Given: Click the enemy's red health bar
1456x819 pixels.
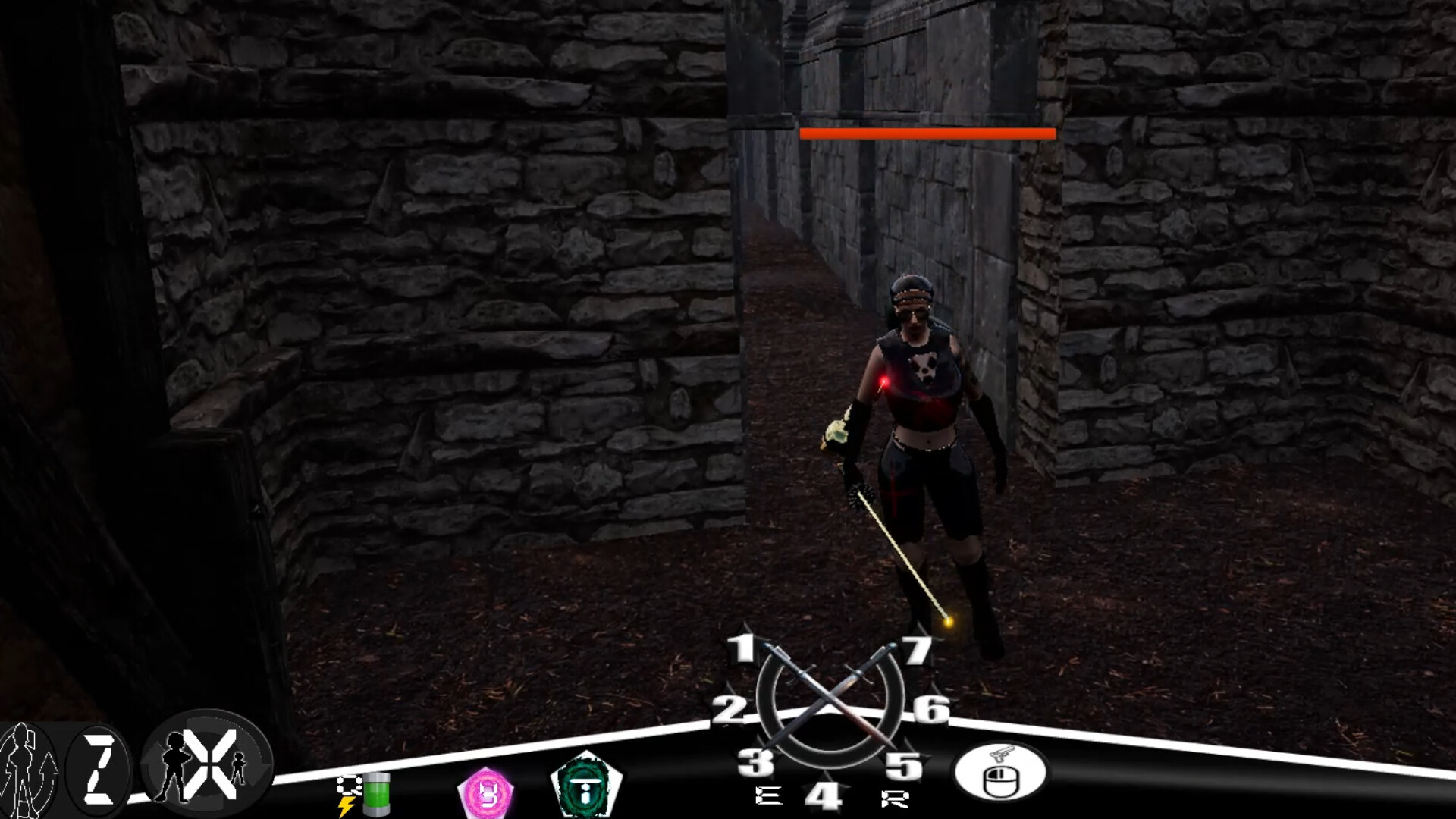Looking at the screenshot, I should pos(927,134).
